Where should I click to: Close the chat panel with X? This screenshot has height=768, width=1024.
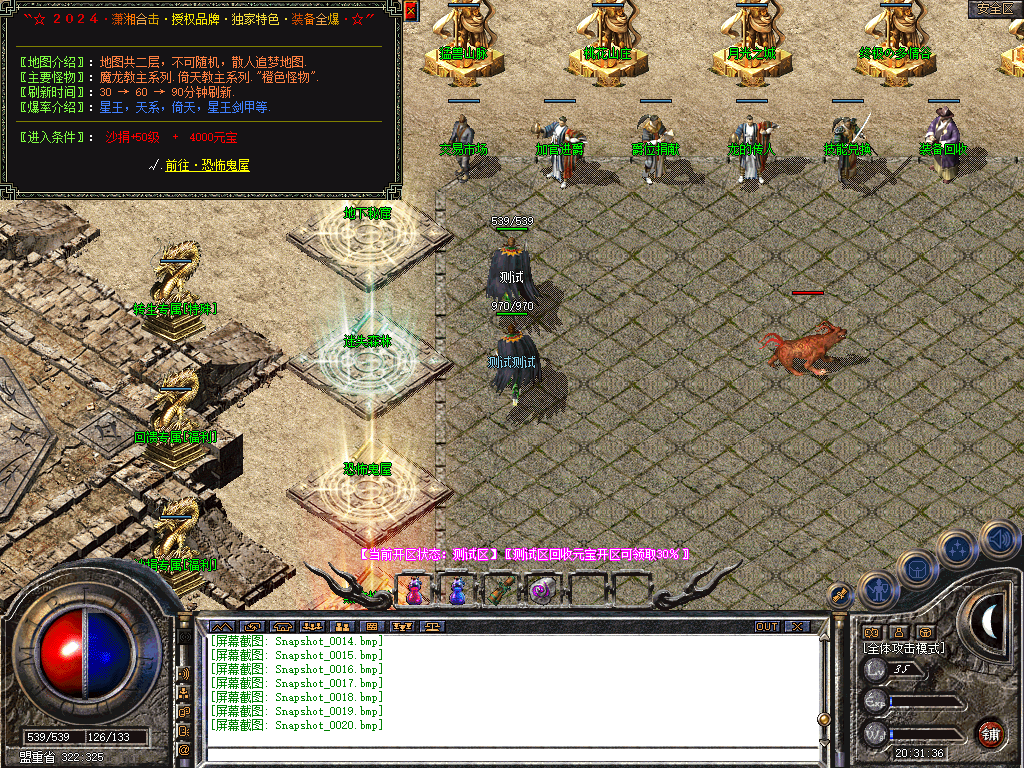(796, 627)
